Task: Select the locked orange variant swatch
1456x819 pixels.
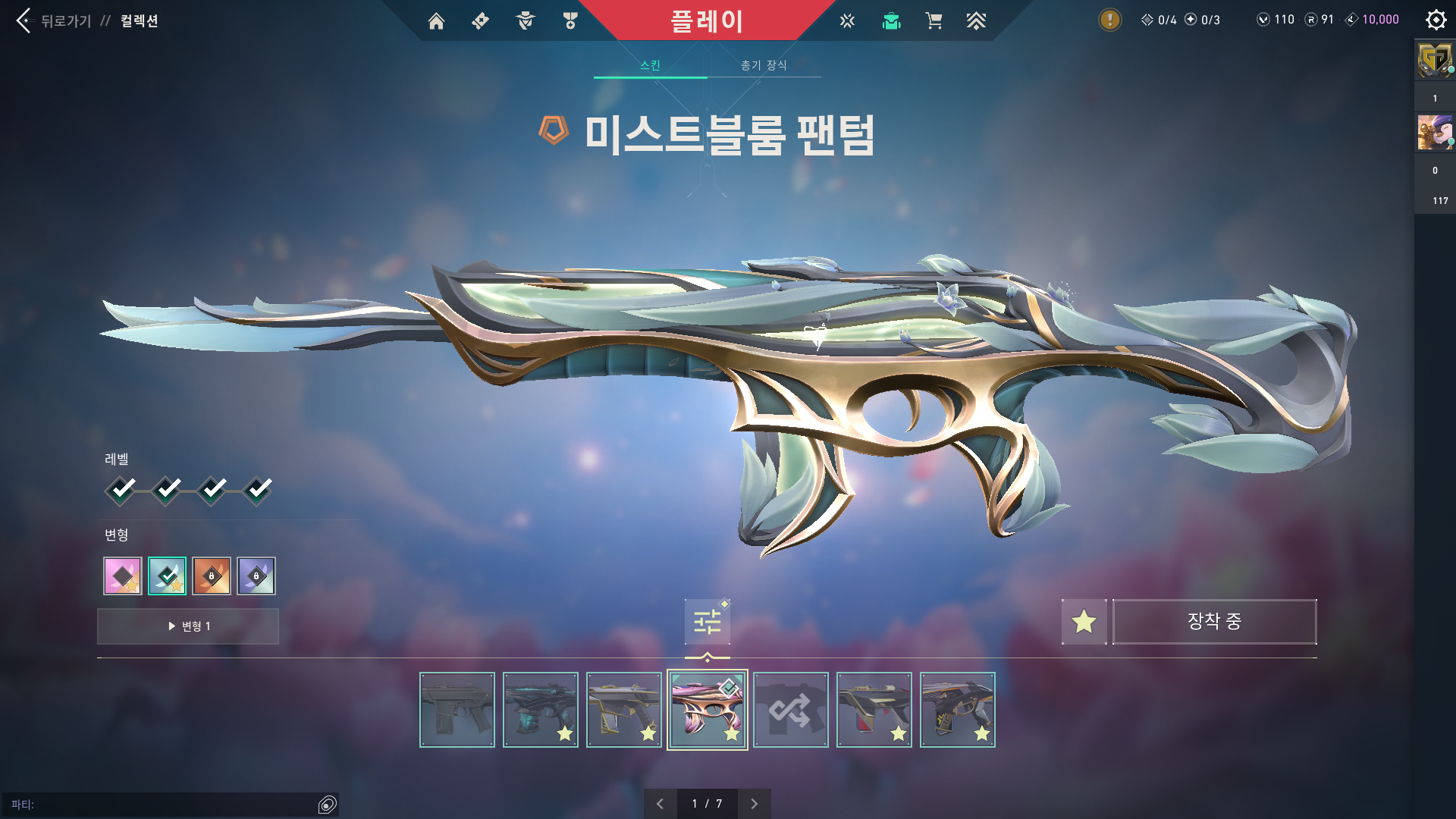Action: (x=212, y=576)
